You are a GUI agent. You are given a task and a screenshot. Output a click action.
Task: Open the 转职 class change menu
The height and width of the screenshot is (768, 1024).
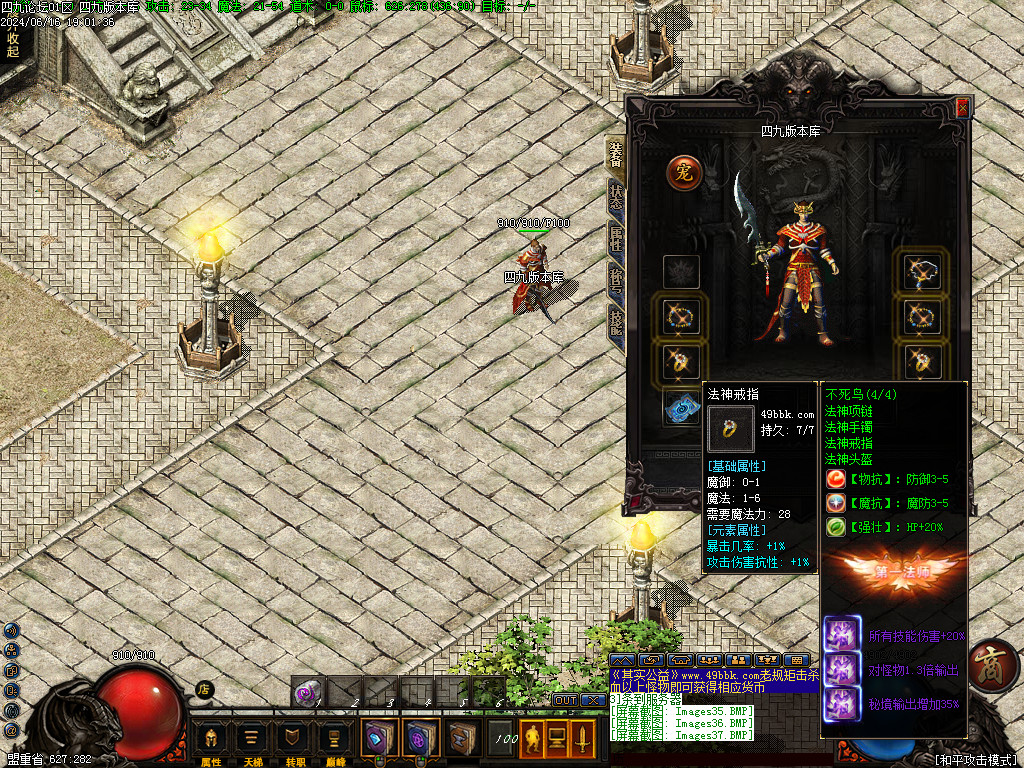click(292, 740)
